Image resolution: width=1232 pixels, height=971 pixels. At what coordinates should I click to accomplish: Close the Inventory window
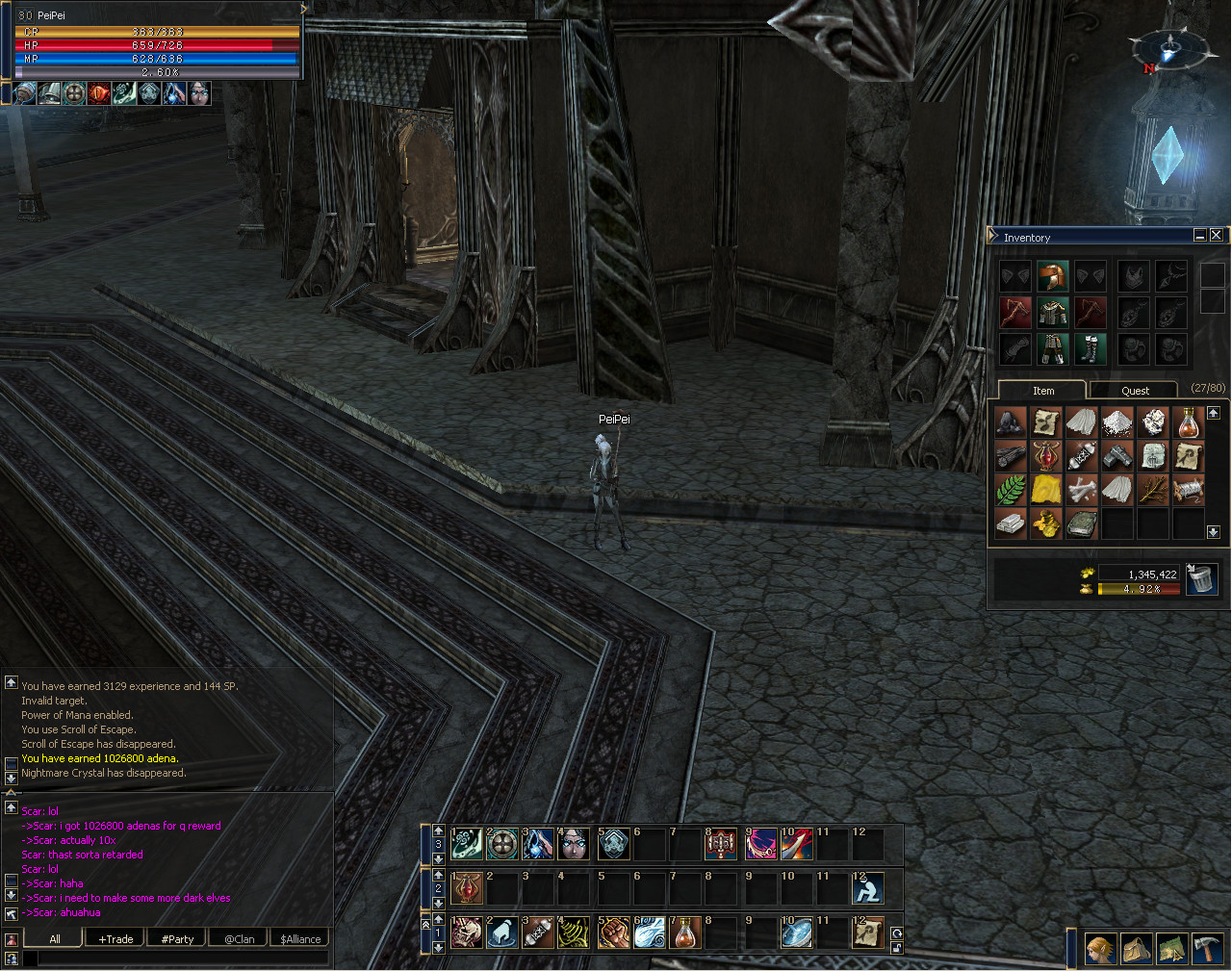[1217, 236]
